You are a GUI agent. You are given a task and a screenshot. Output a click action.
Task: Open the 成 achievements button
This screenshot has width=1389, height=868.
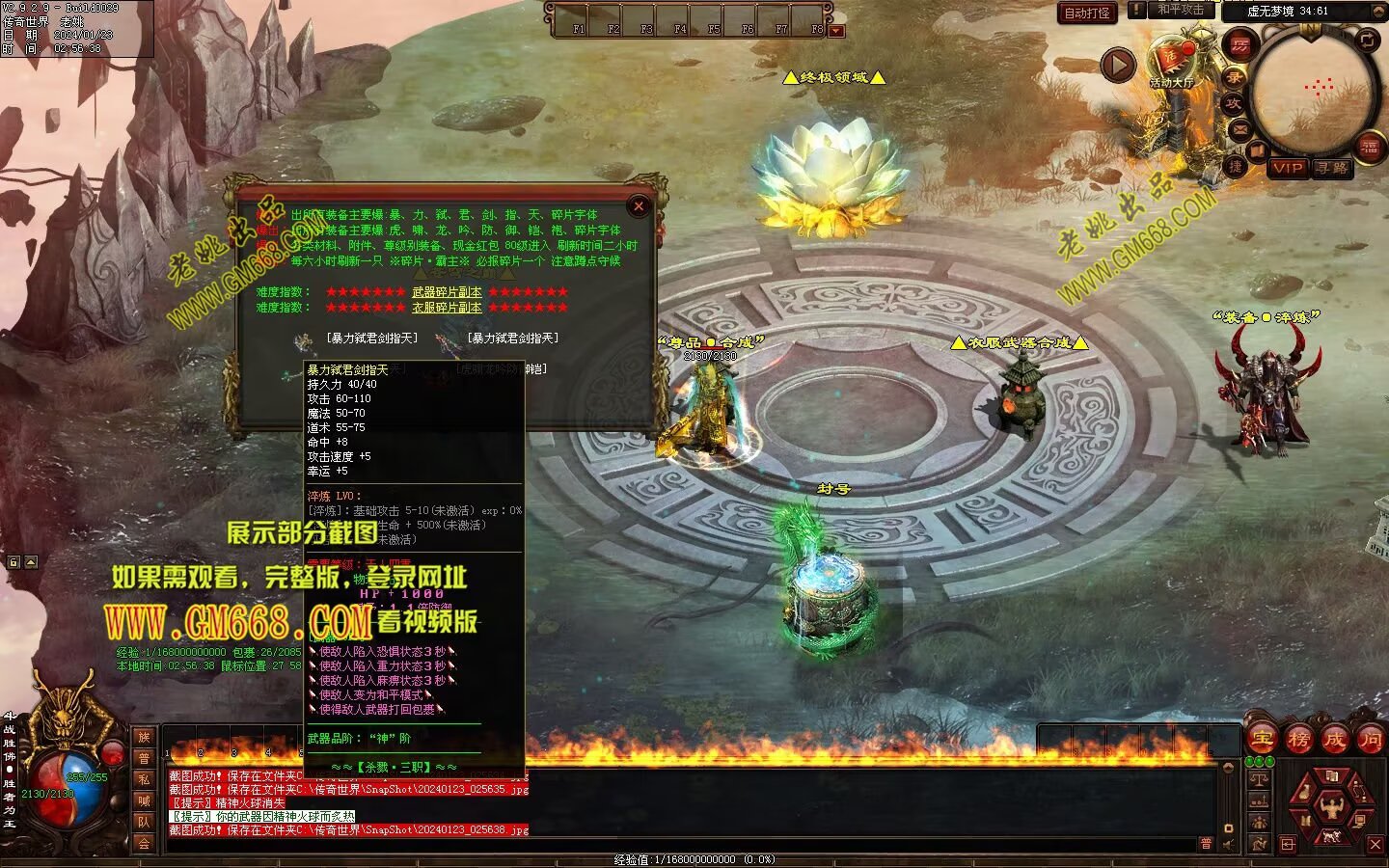(1335, 740)
